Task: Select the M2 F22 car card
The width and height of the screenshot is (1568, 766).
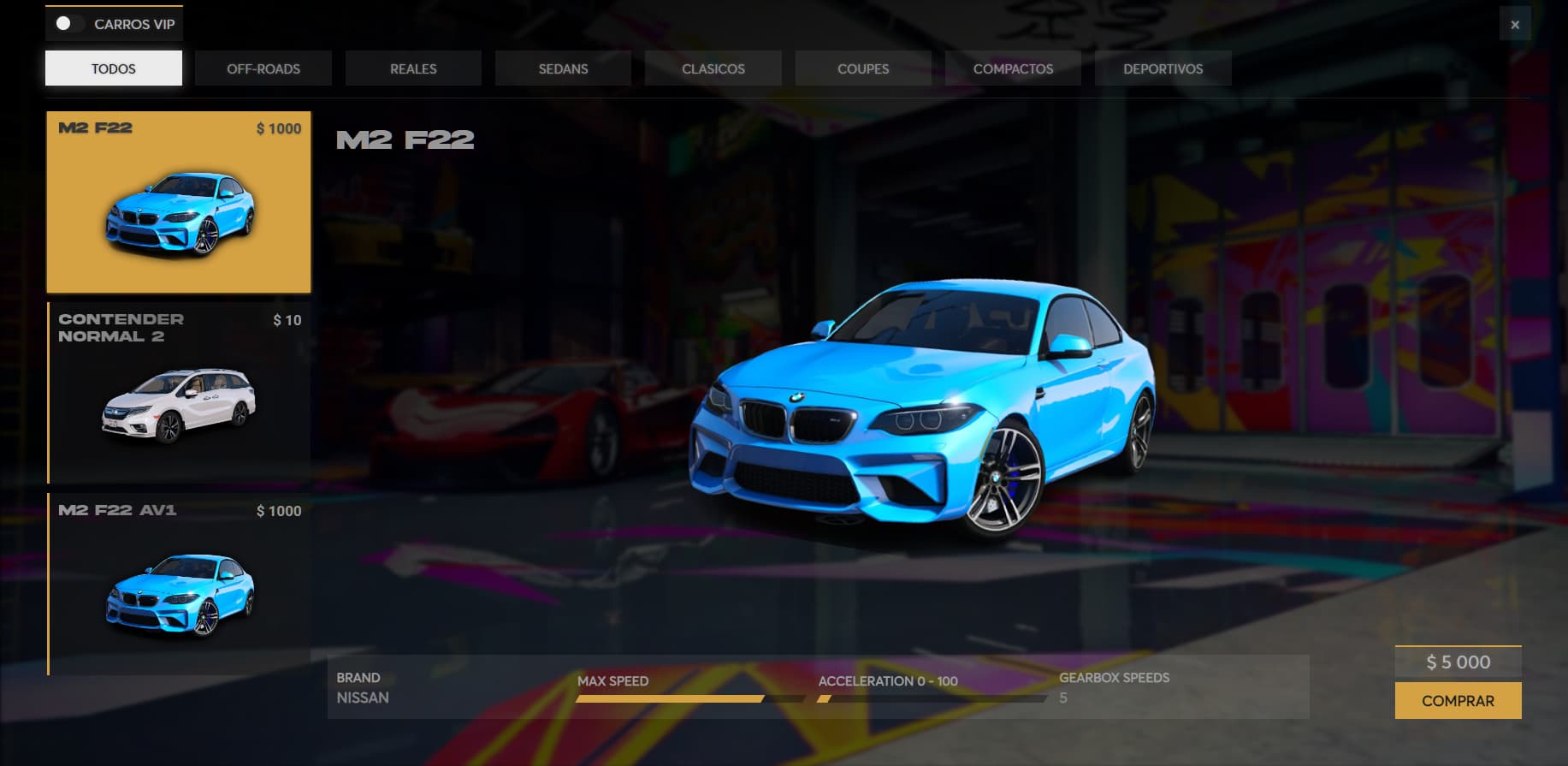Action: click(179, 203)
